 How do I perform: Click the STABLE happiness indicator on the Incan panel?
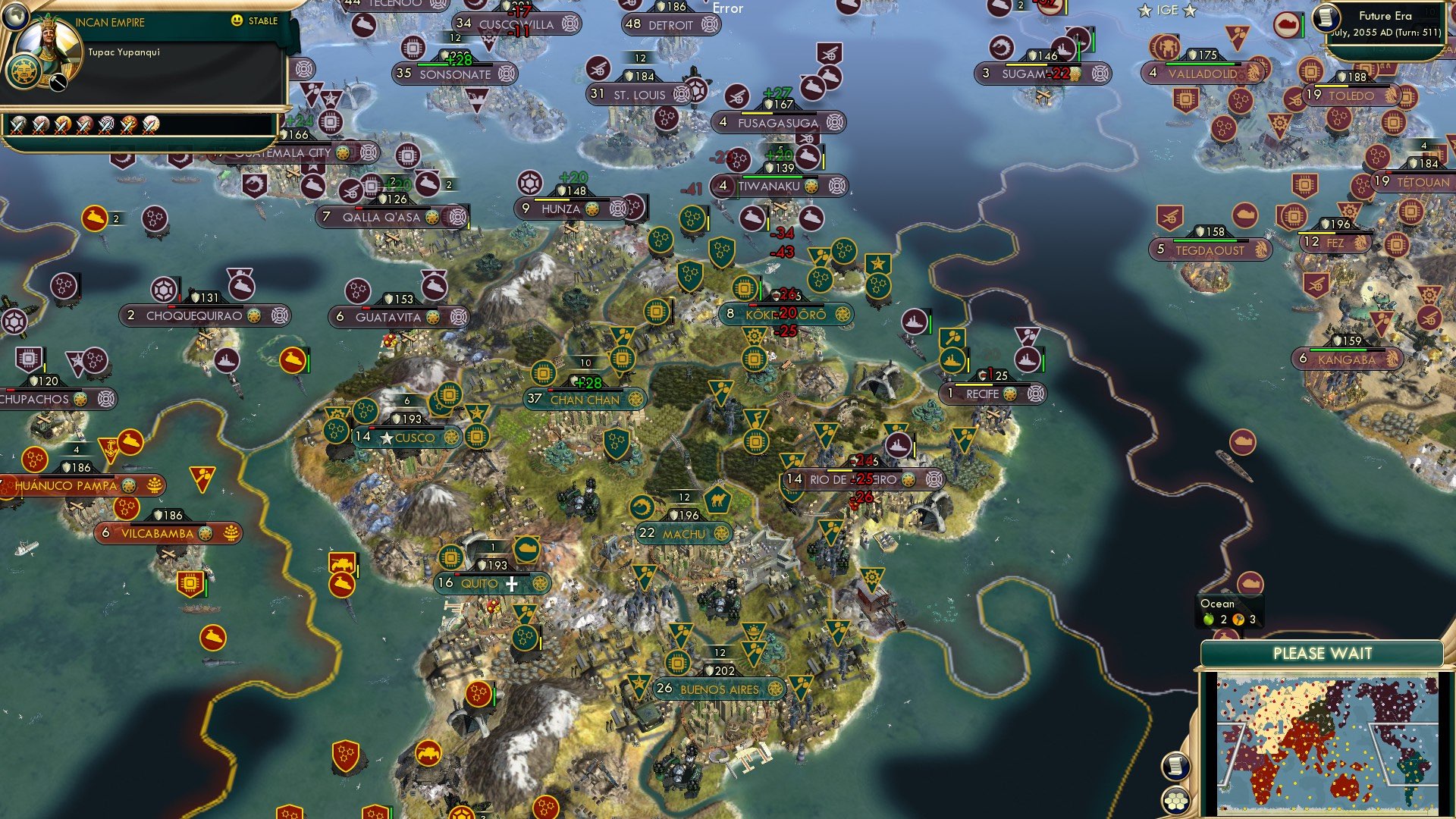(258, 21)
